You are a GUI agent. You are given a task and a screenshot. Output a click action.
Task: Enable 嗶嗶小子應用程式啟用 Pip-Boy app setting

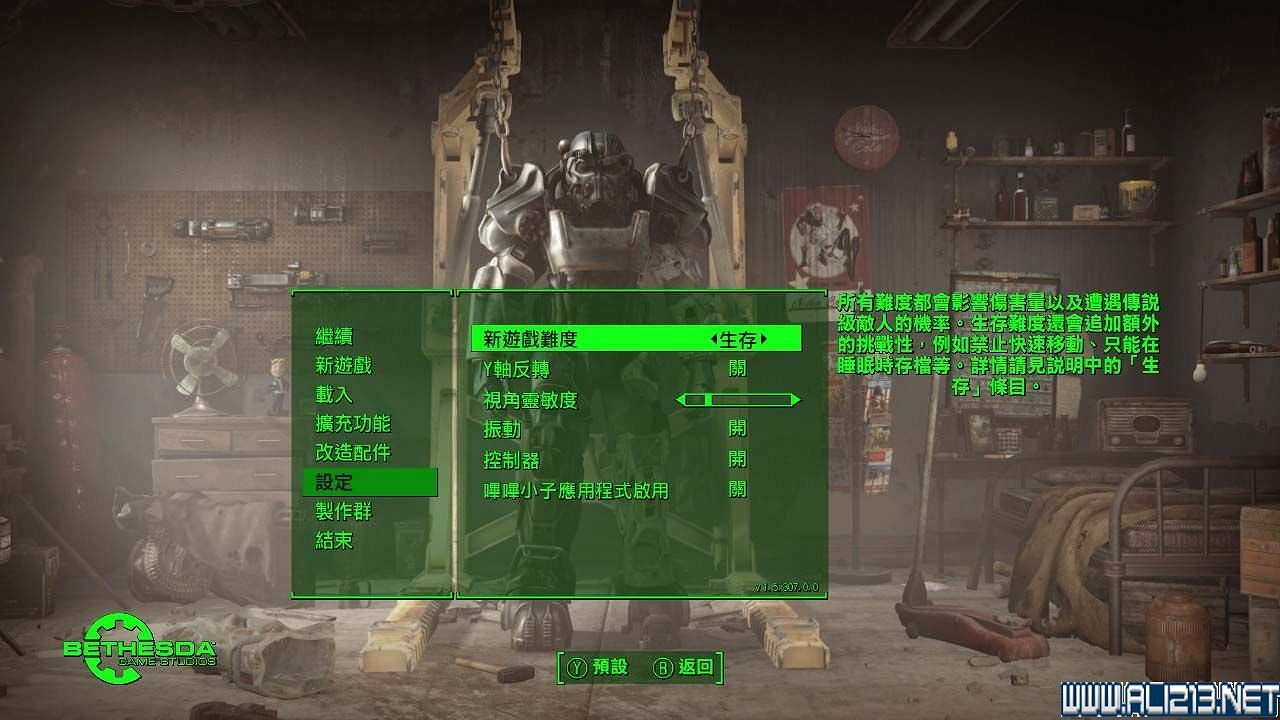[738, 491]
